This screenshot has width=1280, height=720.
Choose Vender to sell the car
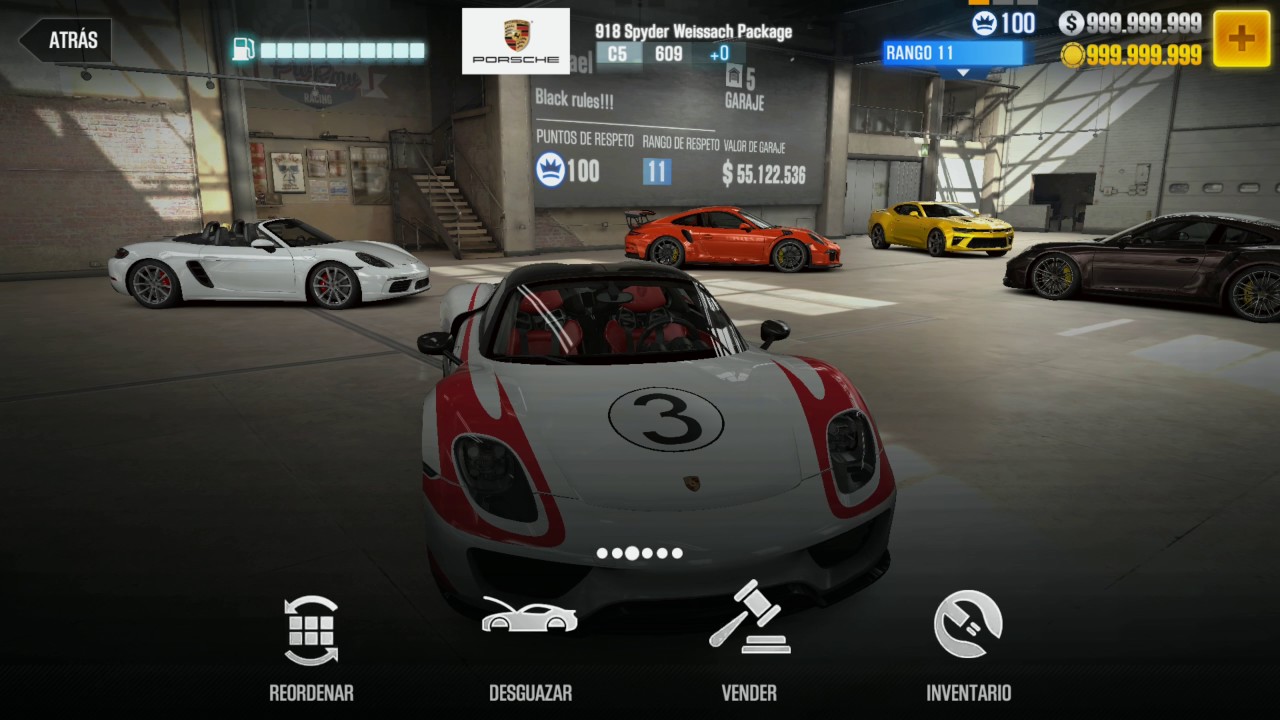pos(749,645)
